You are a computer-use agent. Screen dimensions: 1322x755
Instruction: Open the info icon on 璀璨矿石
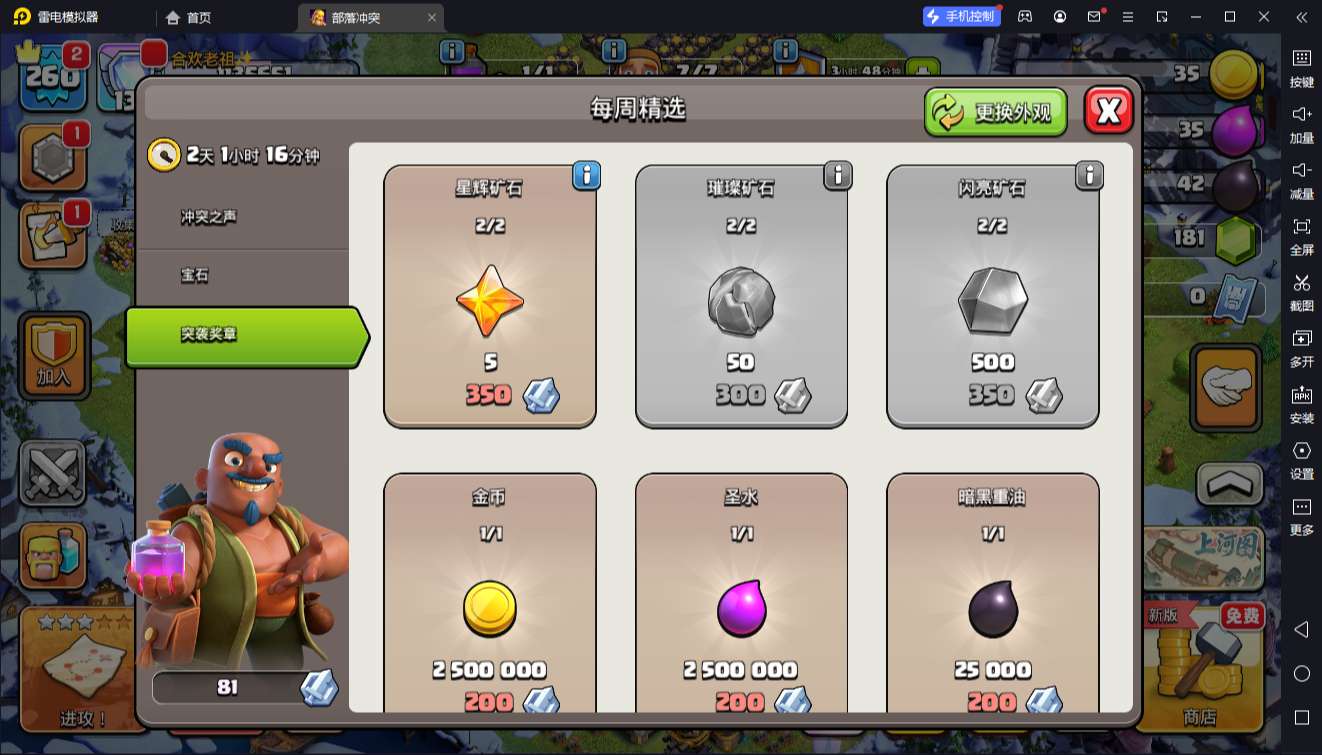click(837, 176)
